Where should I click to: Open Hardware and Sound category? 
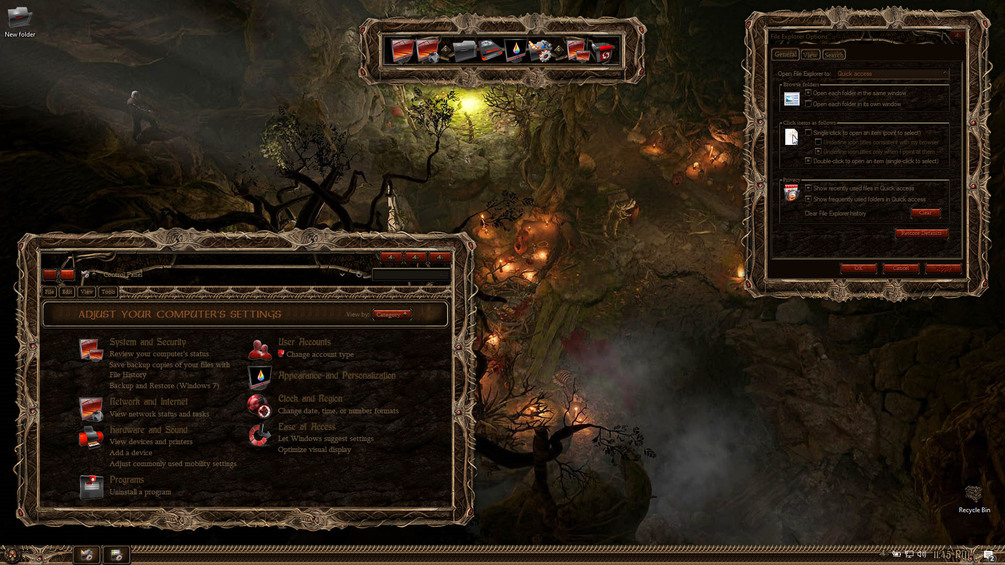[148, 430]
